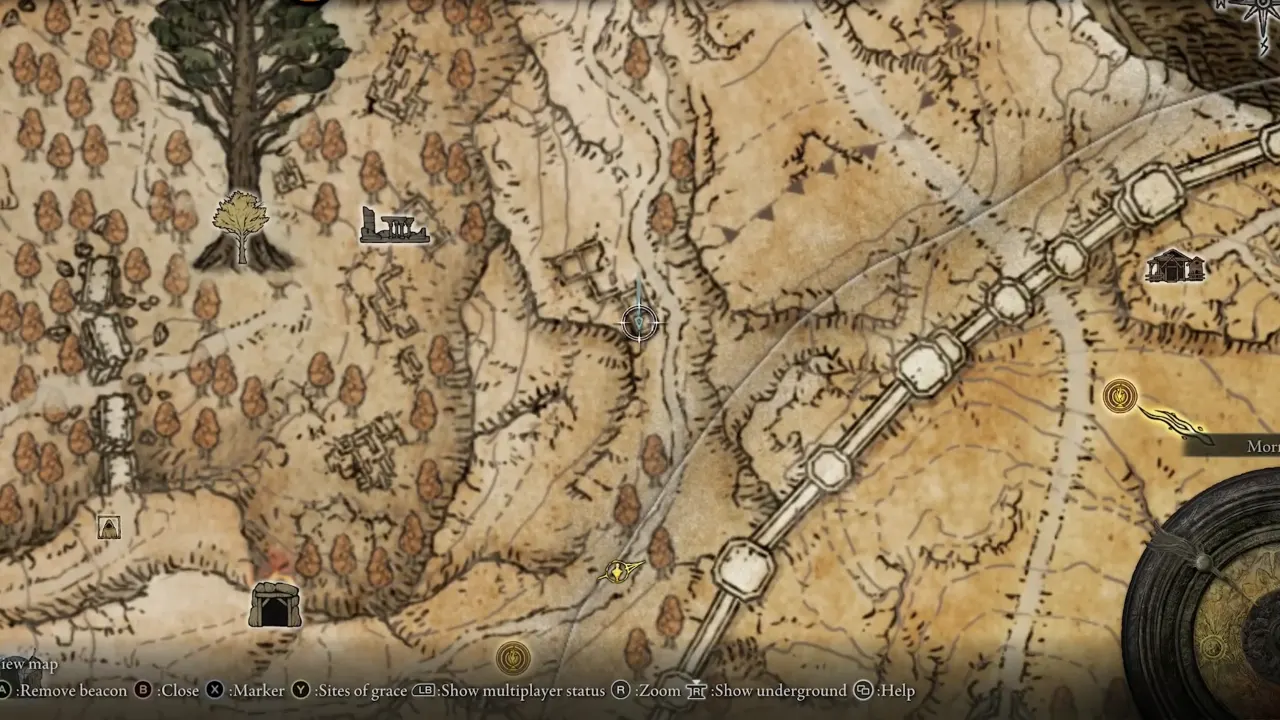The width and height of the screenshot is (1280, 720).
Task: Choose the site of grace left of the Morne label
Action: pyautogui.click(x=1120, y=396)
